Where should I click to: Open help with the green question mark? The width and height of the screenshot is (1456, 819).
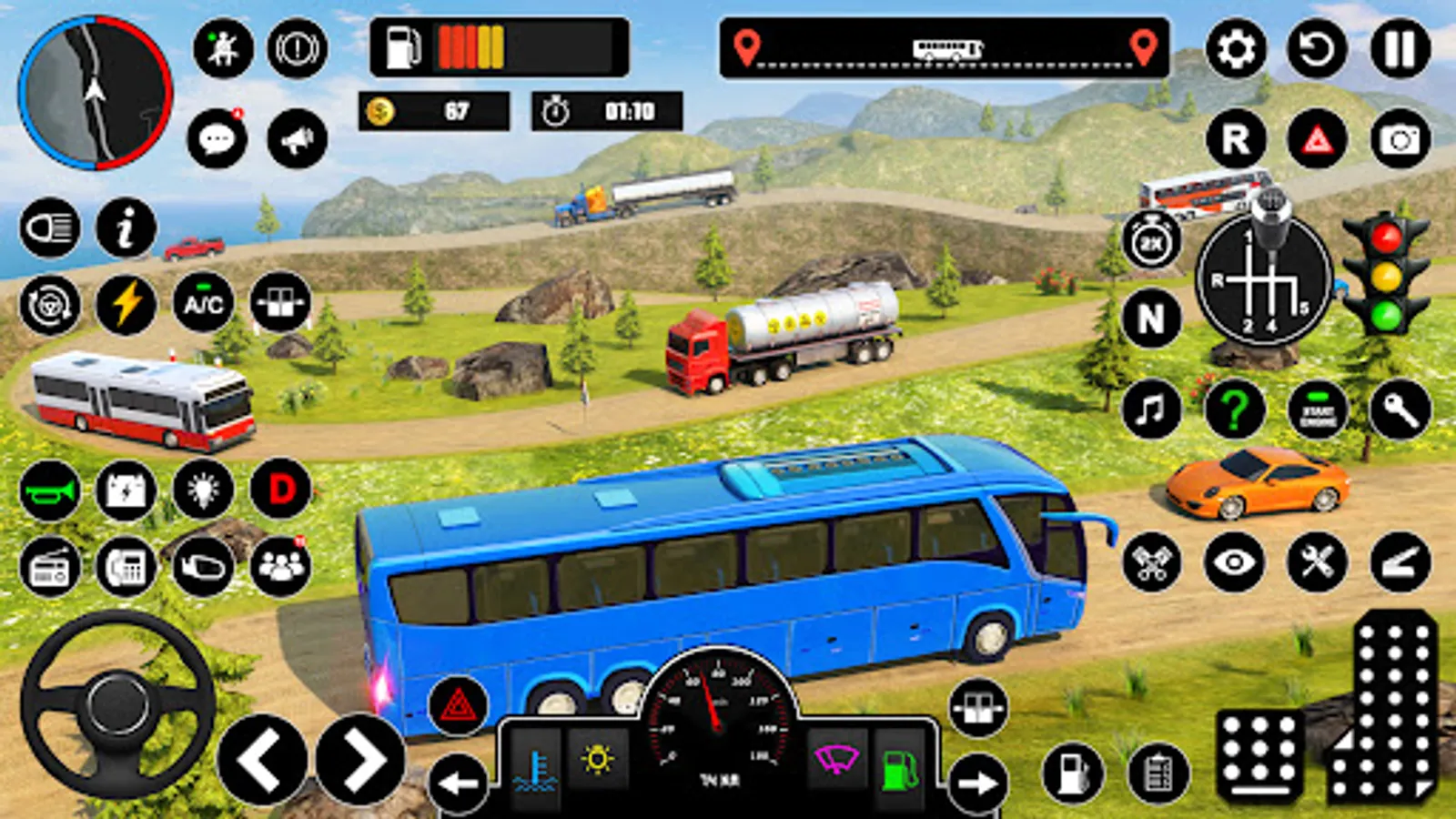tap(1234, 409)
